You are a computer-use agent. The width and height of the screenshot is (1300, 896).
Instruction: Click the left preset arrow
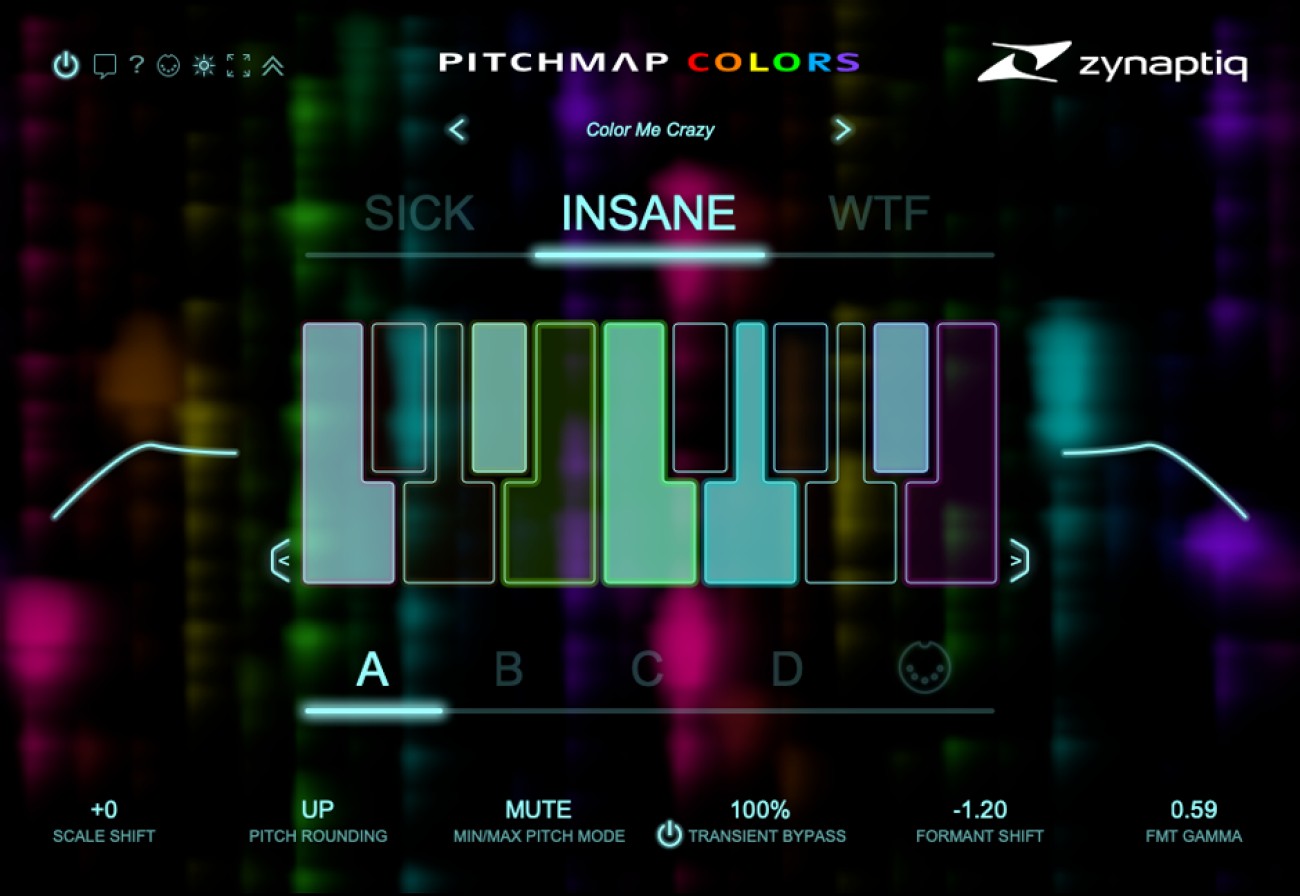pos(456,130)
